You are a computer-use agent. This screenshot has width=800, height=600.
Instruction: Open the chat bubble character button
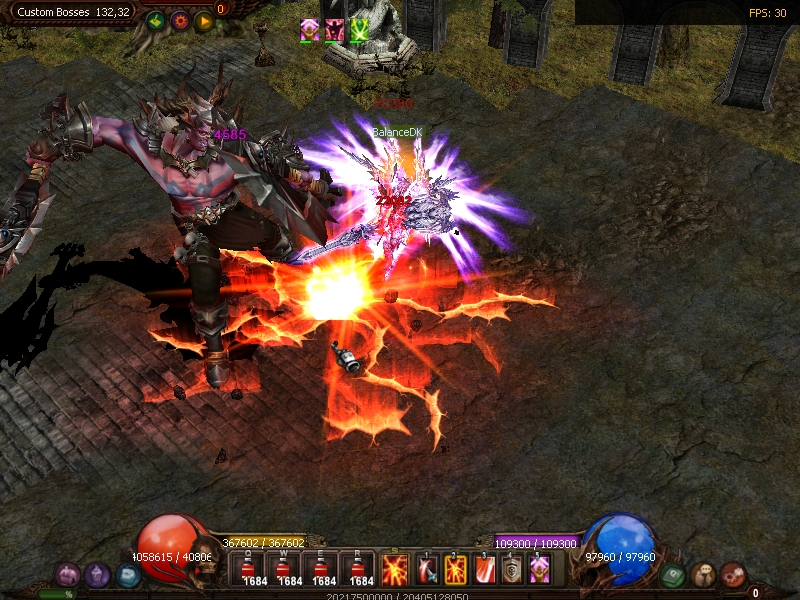click(703, 575)
